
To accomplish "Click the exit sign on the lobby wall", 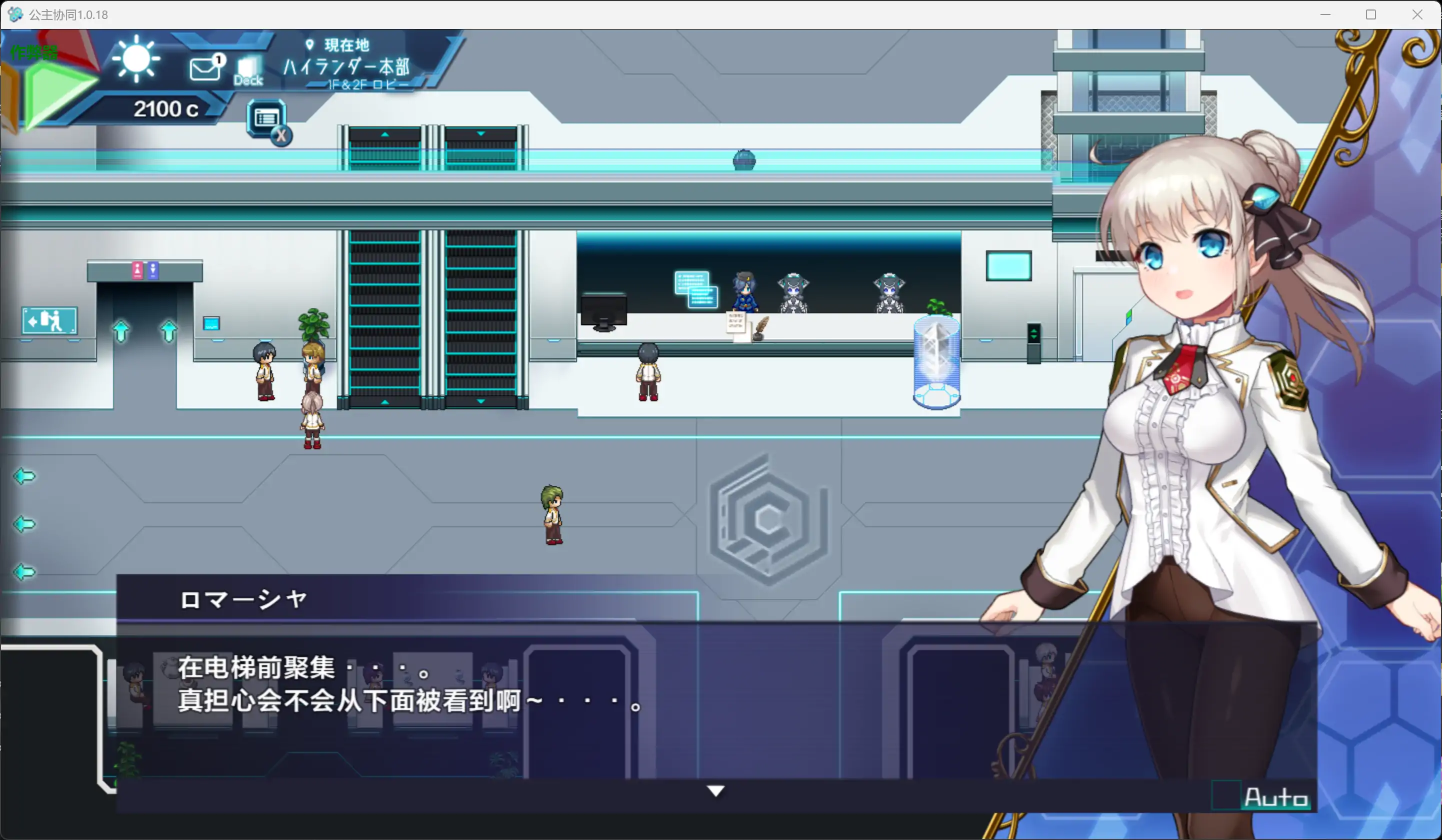I will 49,321.
